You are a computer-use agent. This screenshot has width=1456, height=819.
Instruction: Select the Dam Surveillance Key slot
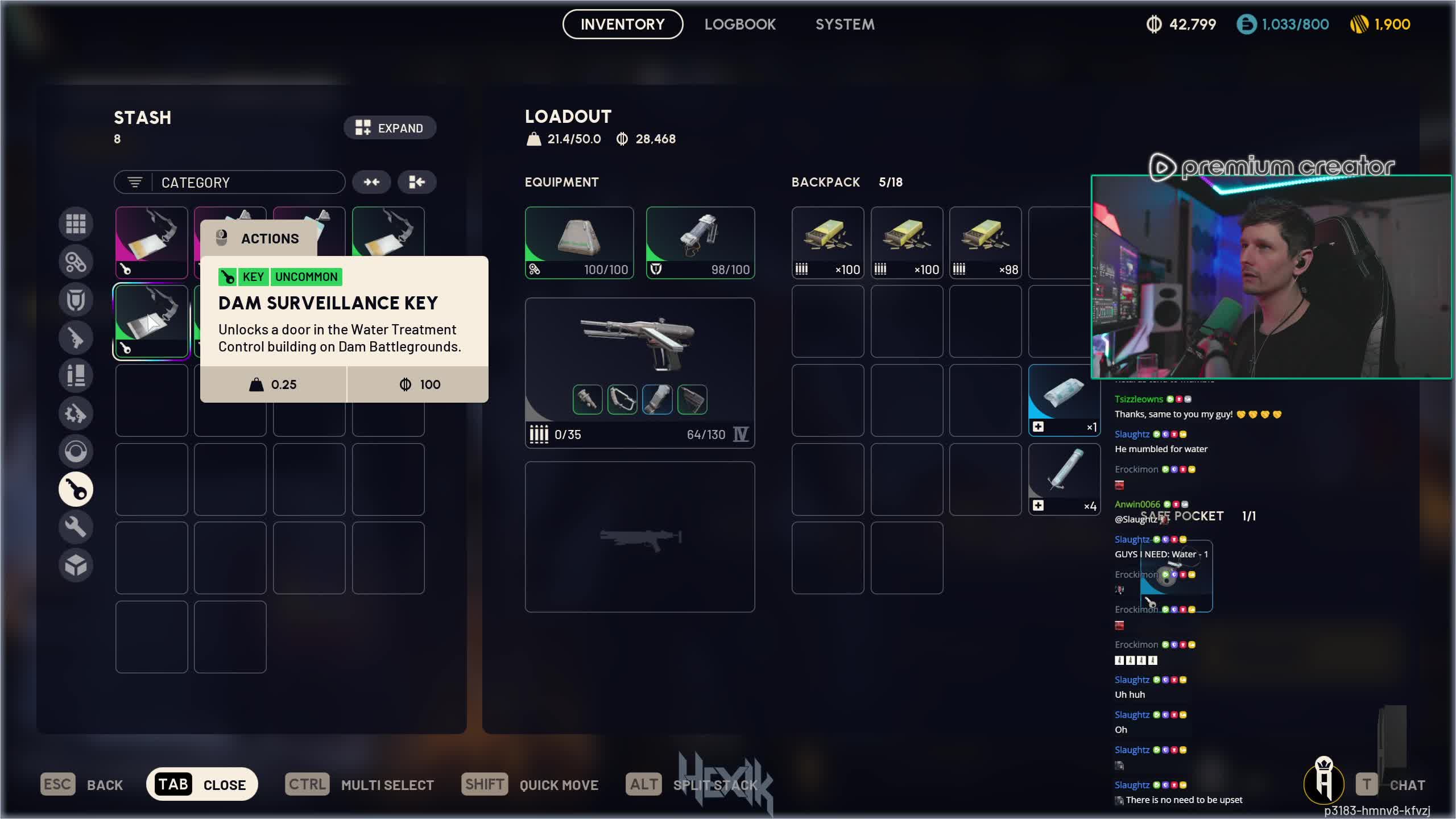pos(151,321)
